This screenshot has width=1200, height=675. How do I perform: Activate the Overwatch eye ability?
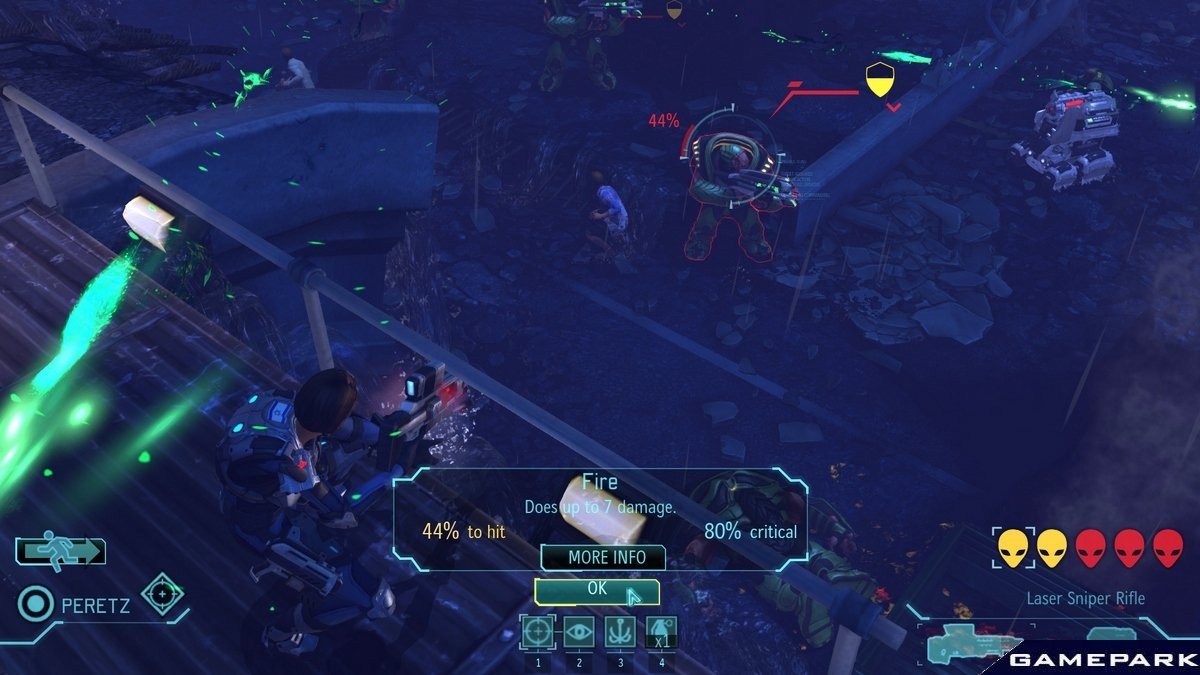click(579, 632)
